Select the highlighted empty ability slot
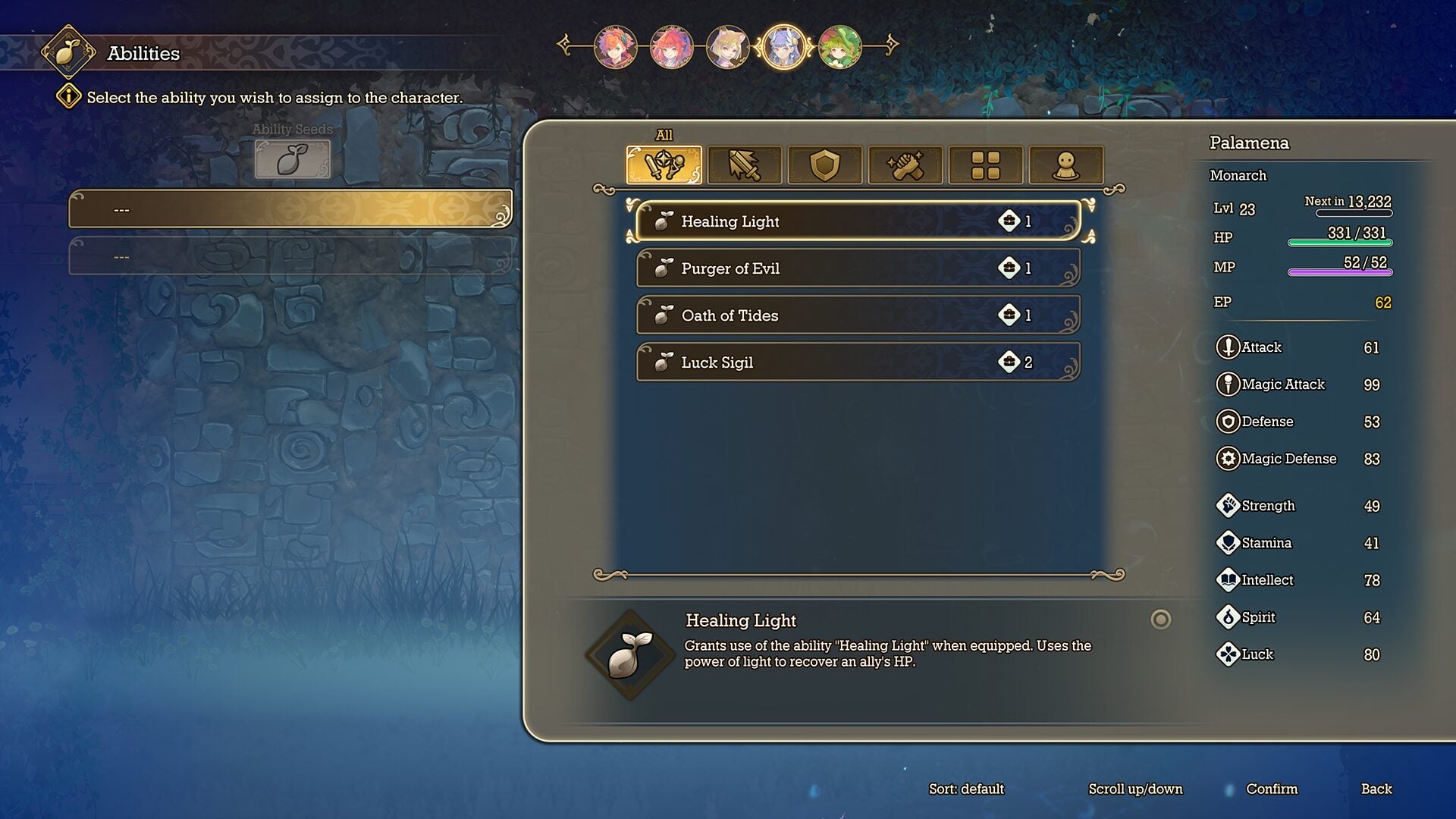Image resolution: width=1456 pixels, height=819 pixels. coord(290,209)
